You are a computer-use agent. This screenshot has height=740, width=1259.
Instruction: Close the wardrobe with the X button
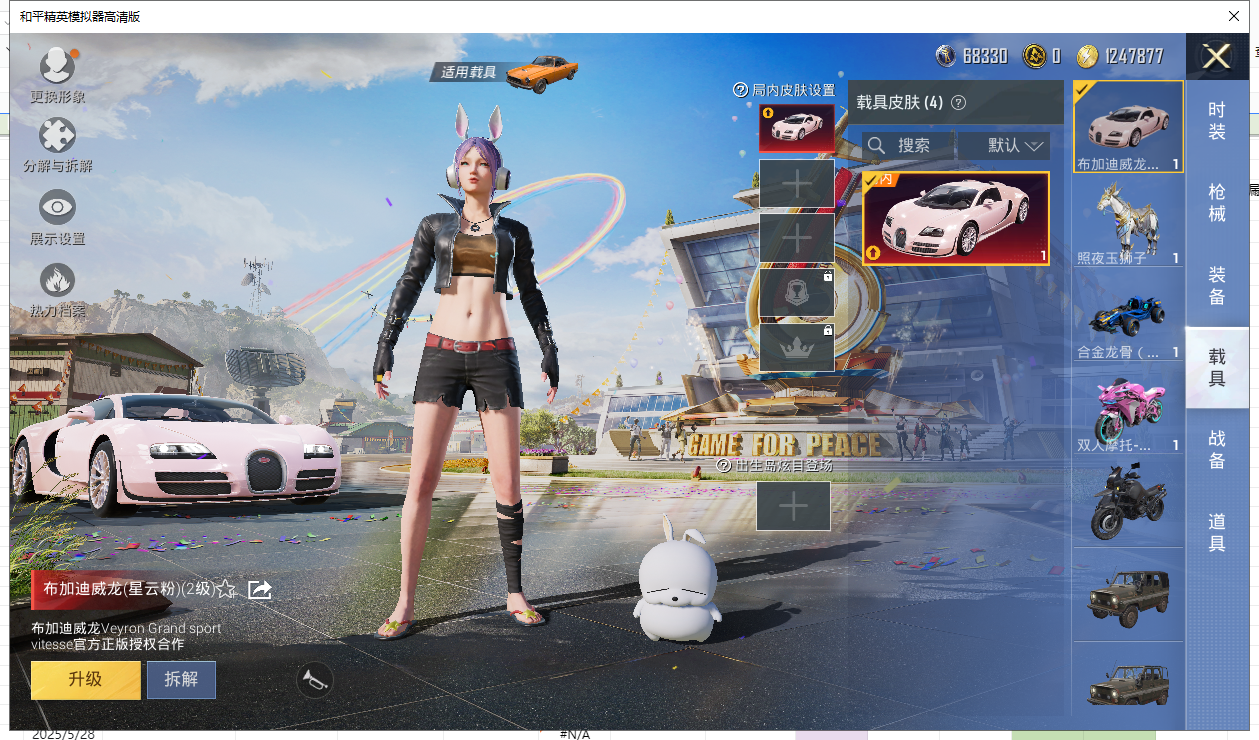pyautogui.click(x=1216, y=57)
